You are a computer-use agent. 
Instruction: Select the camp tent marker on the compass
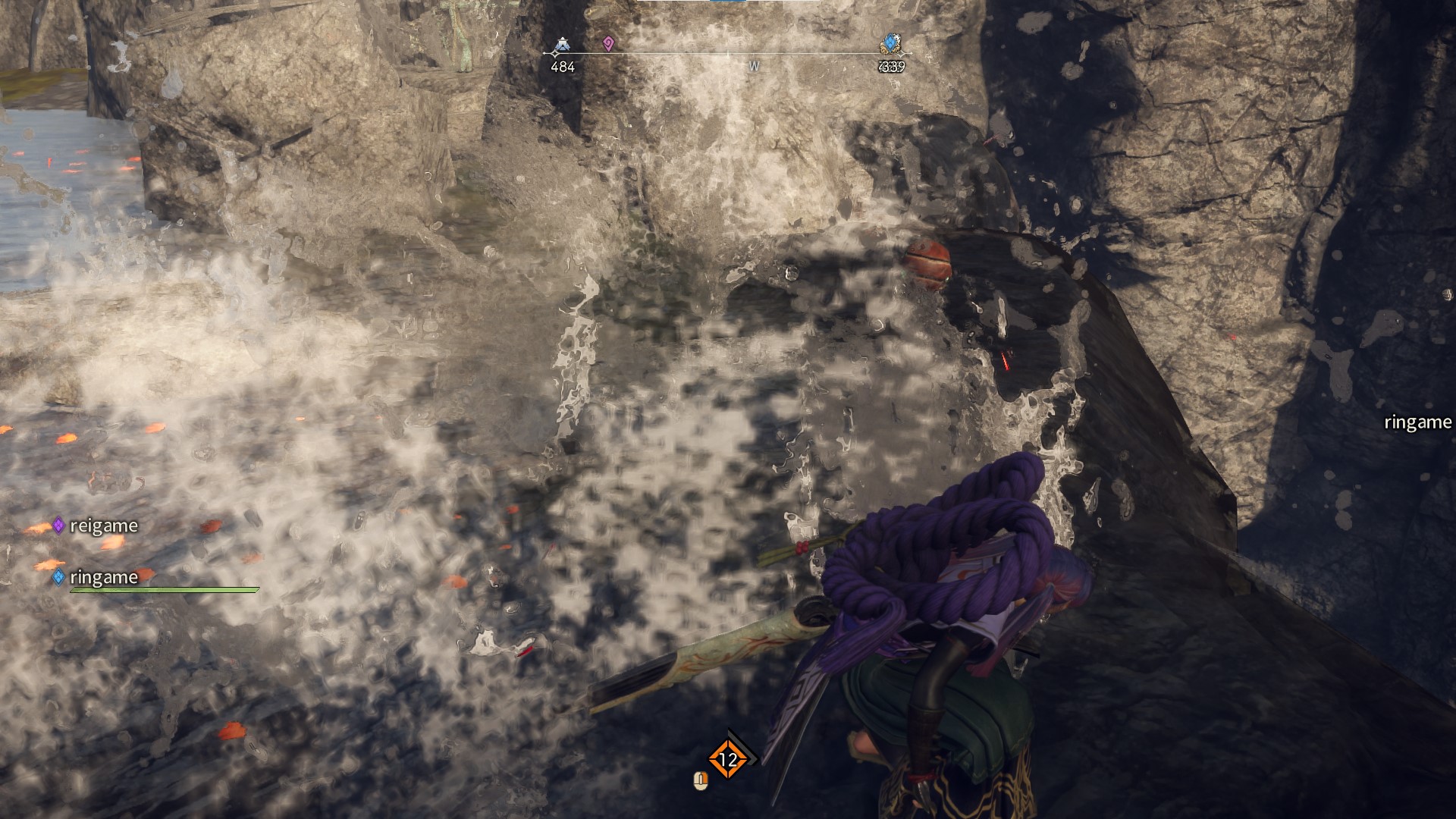click(x=562, y=46)
